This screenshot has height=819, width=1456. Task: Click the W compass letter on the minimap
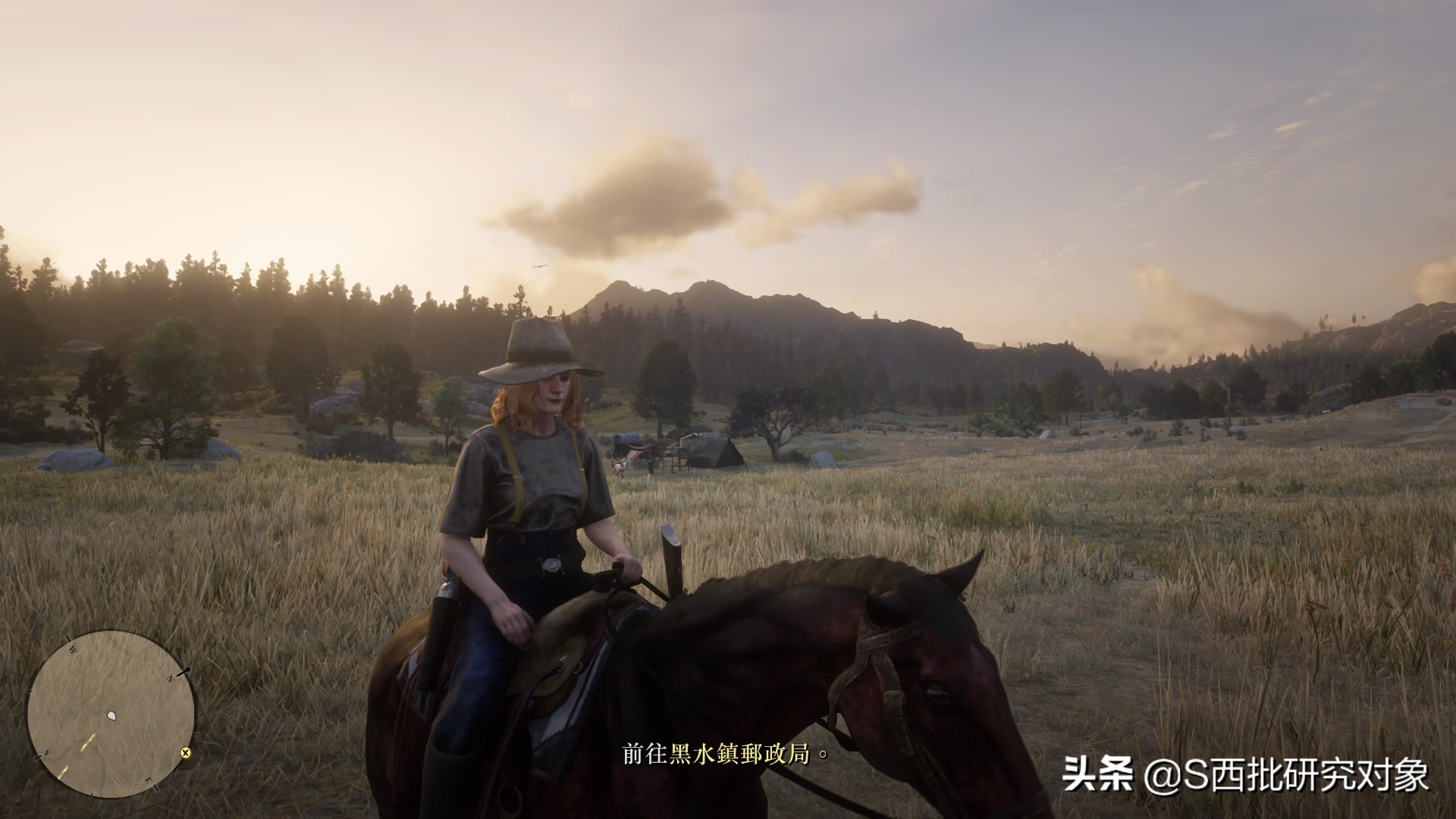72,649
